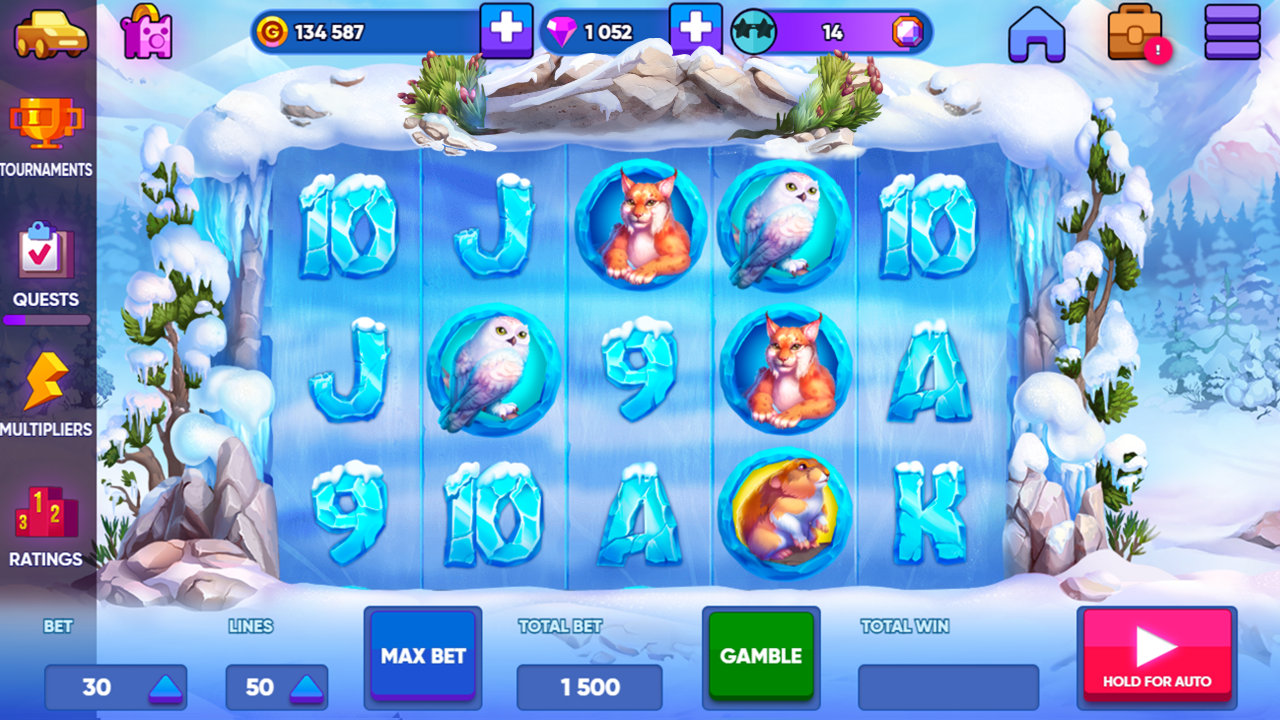Raise the LINES count using its arrow
This screenshot has width=1280, height=720.
(x=308, y=687)
